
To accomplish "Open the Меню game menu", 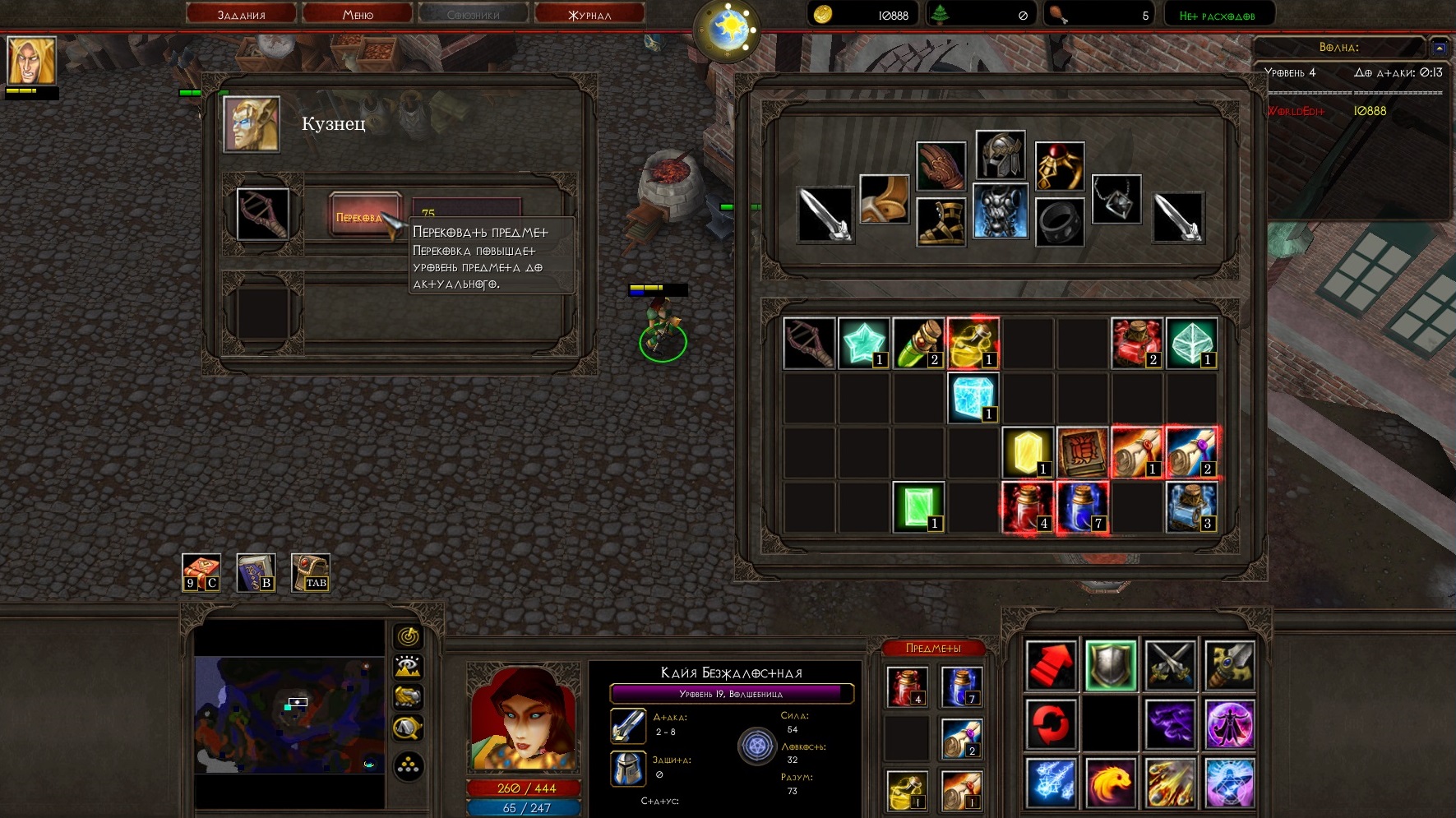I will coord(358,14).
